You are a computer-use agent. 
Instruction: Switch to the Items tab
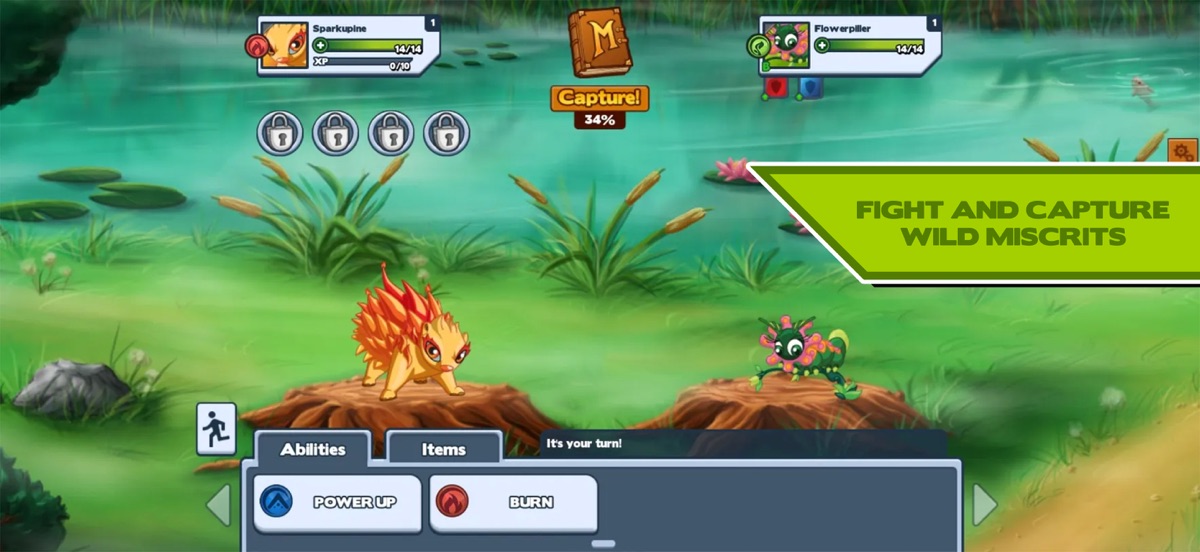443,449
